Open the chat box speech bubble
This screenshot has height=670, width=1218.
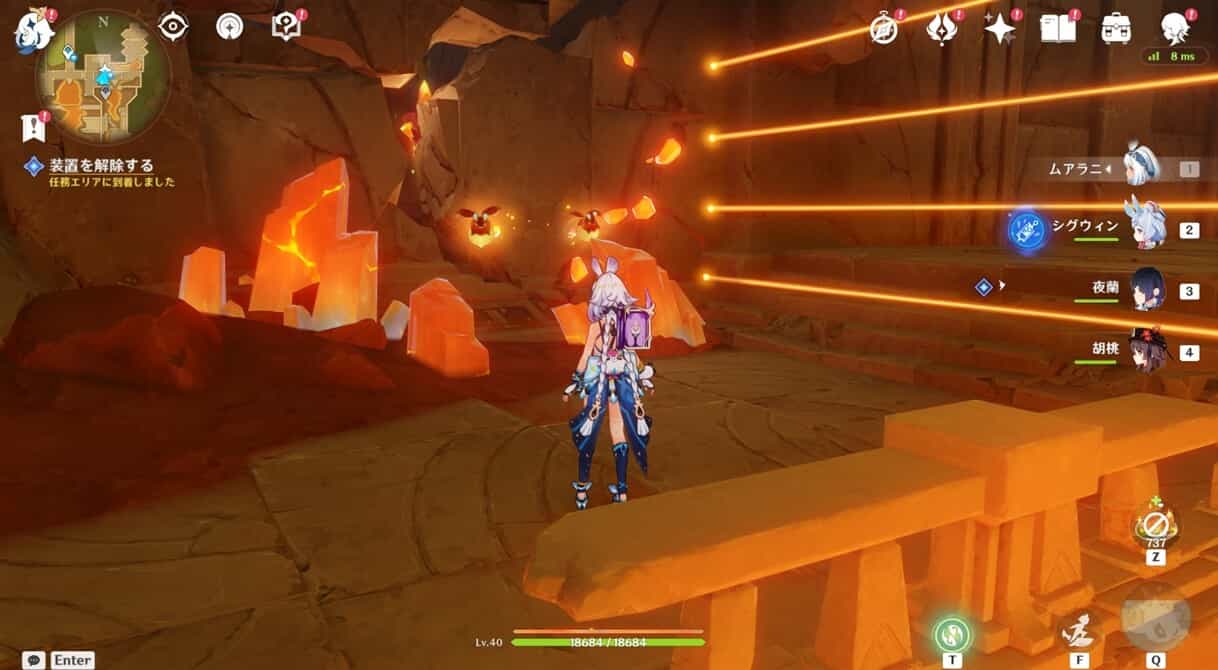33,660
